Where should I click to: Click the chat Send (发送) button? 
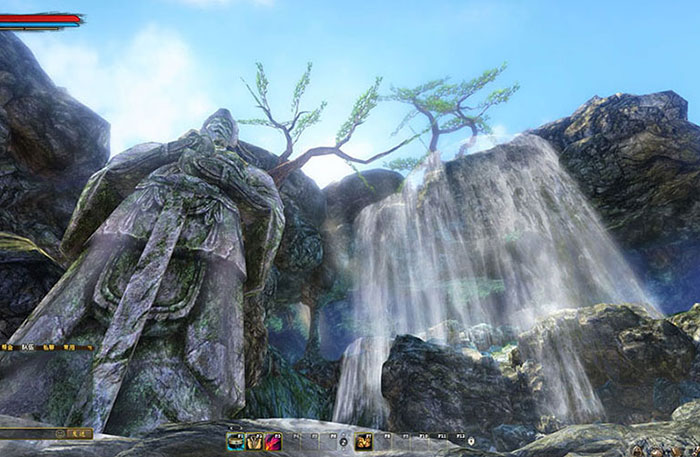coord(80,434)
